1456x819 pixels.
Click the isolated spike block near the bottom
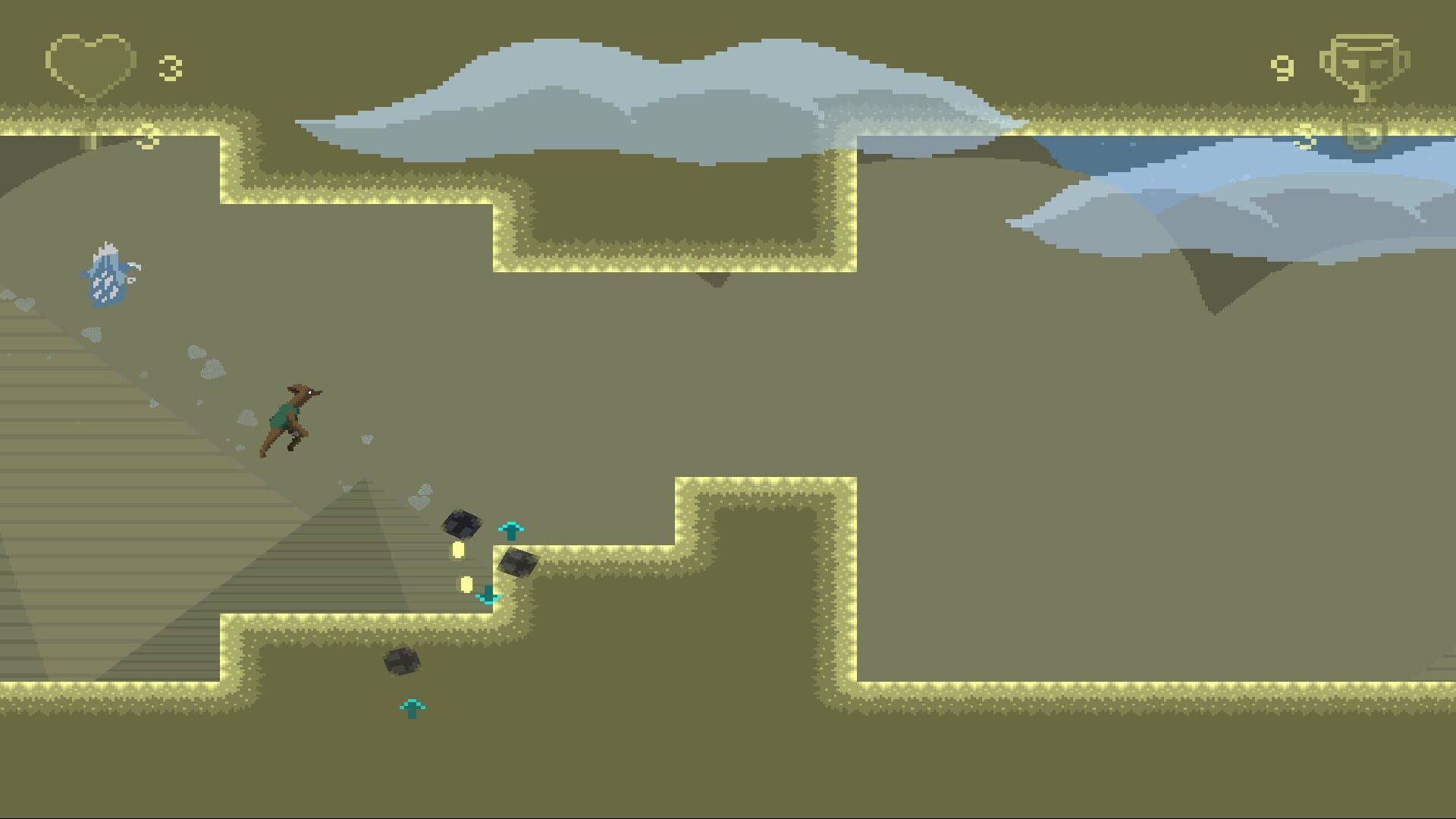(403, 662)
